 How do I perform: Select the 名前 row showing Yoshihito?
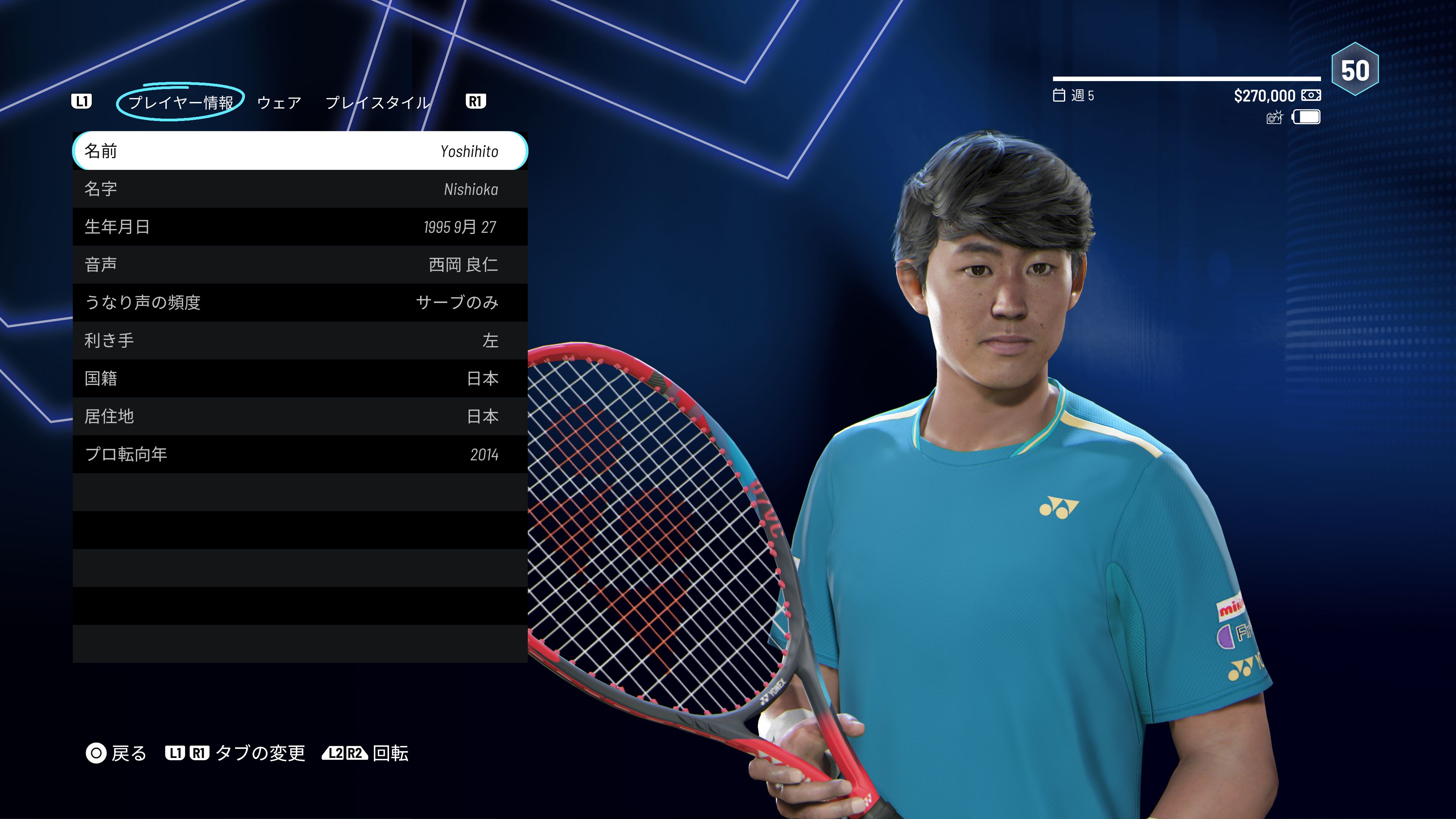(x=300, y=151)
